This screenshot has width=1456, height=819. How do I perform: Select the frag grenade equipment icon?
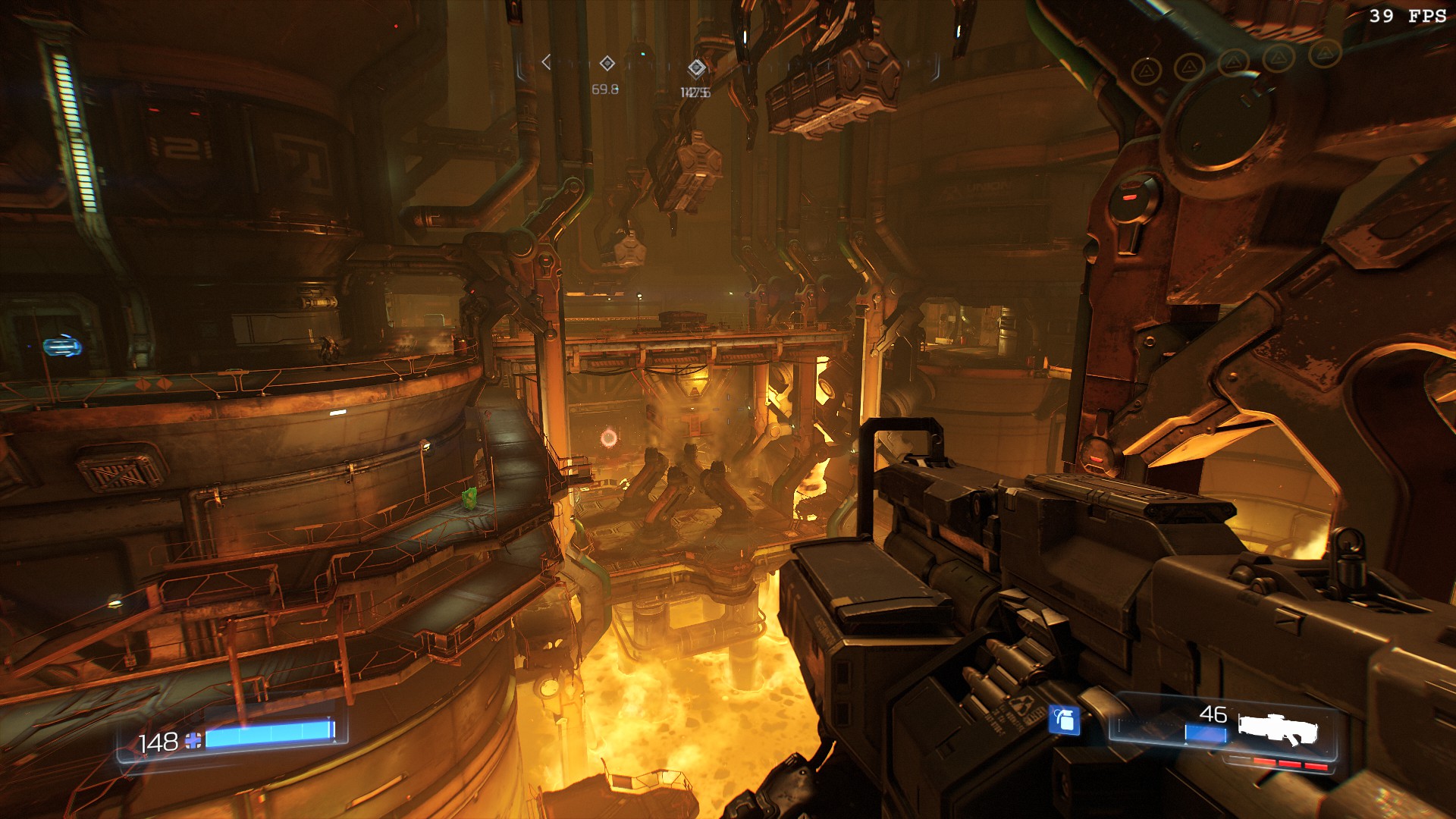(x=1064, y=719)
